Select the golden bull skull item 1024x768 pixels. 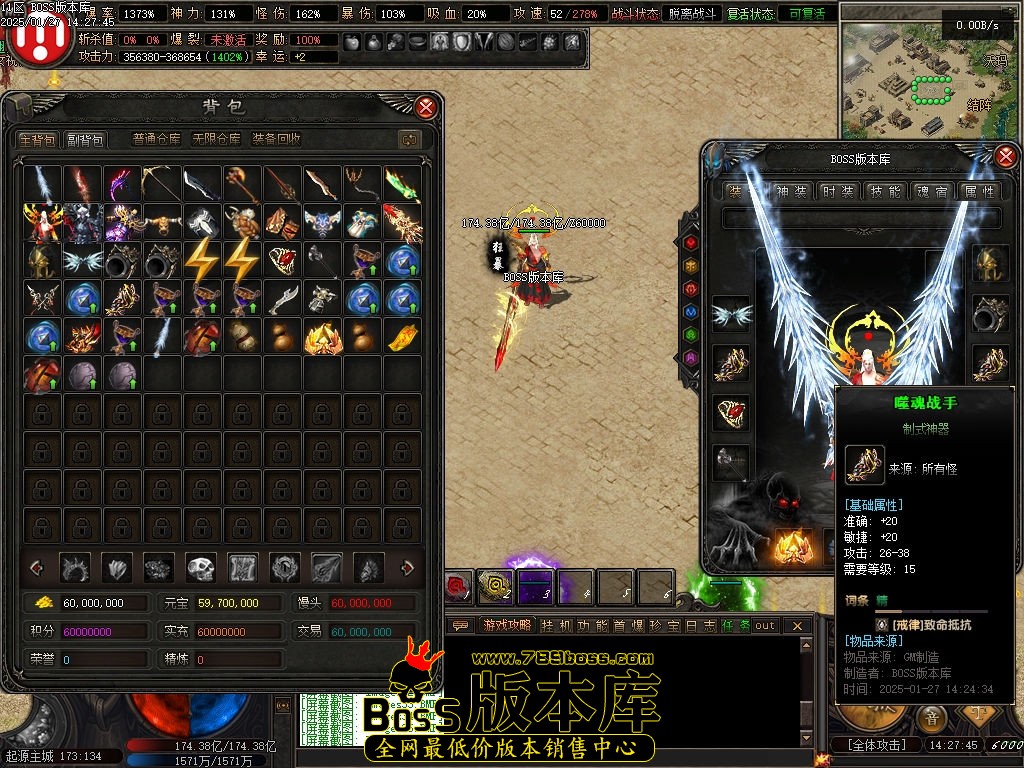click(x=162, y=222)
